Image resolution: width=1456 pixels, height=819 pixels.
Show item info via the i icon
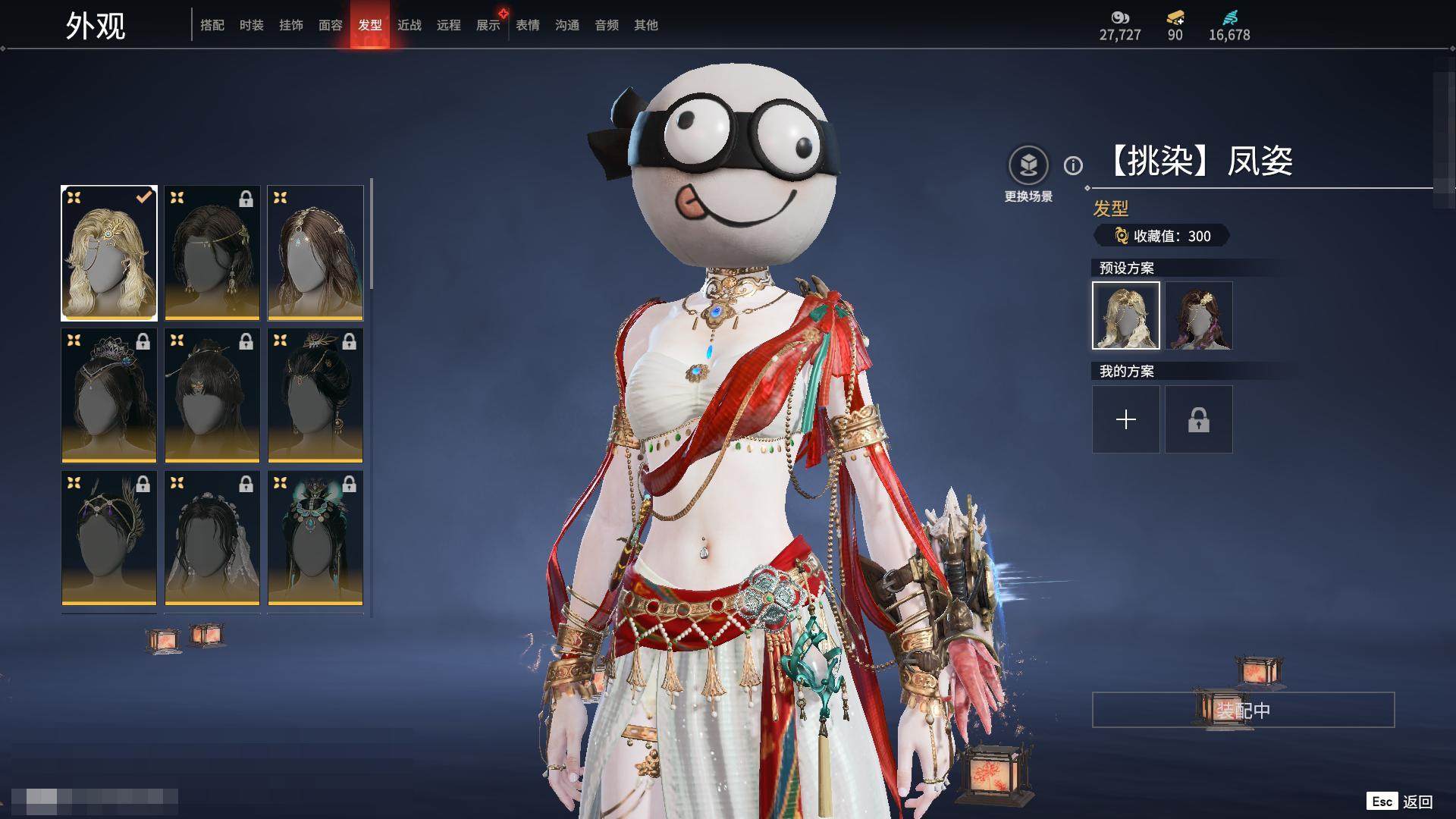(1073, 165)
